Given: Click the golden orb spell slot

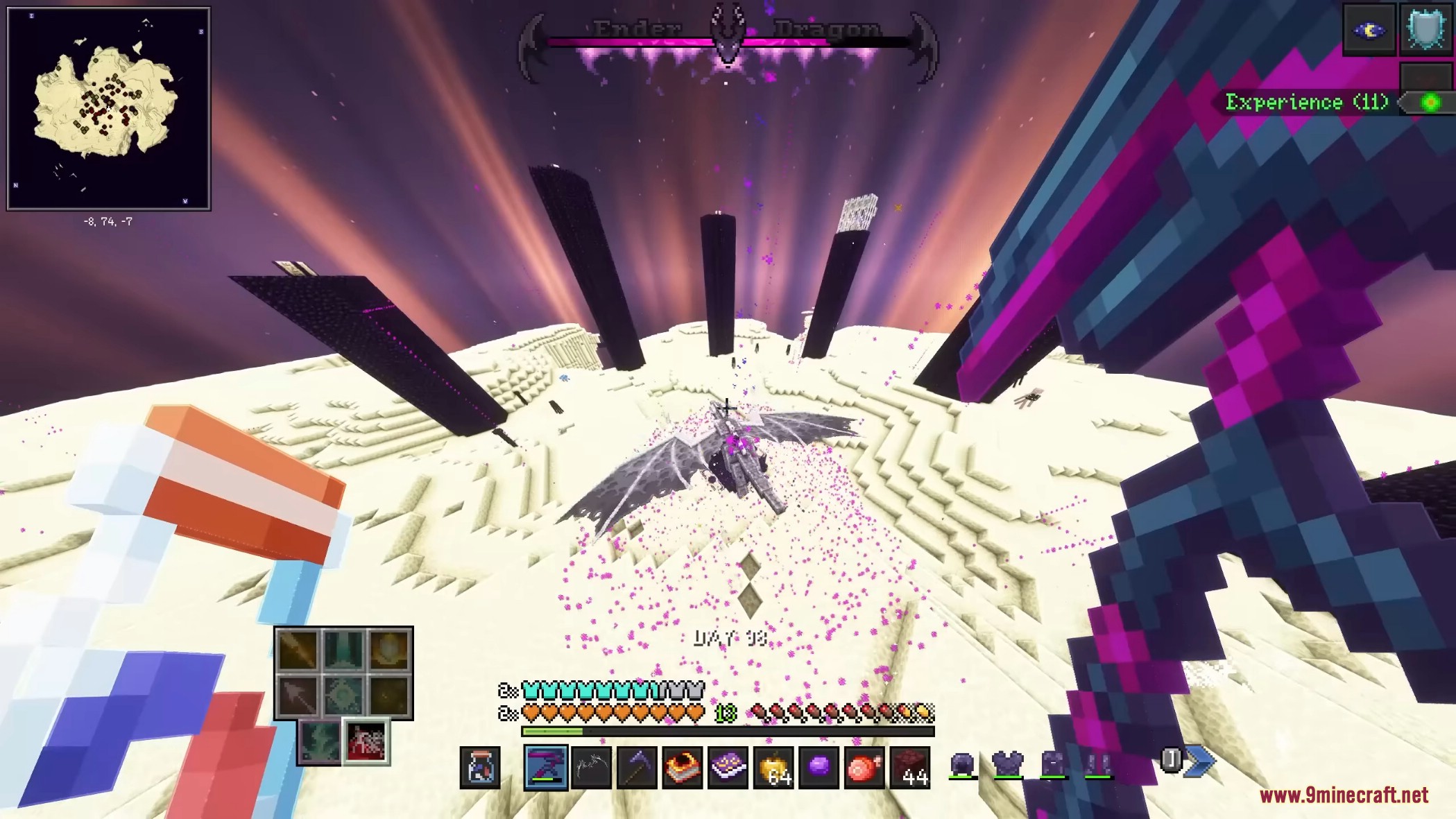Looking at the screenshot, I should point(389,650).
